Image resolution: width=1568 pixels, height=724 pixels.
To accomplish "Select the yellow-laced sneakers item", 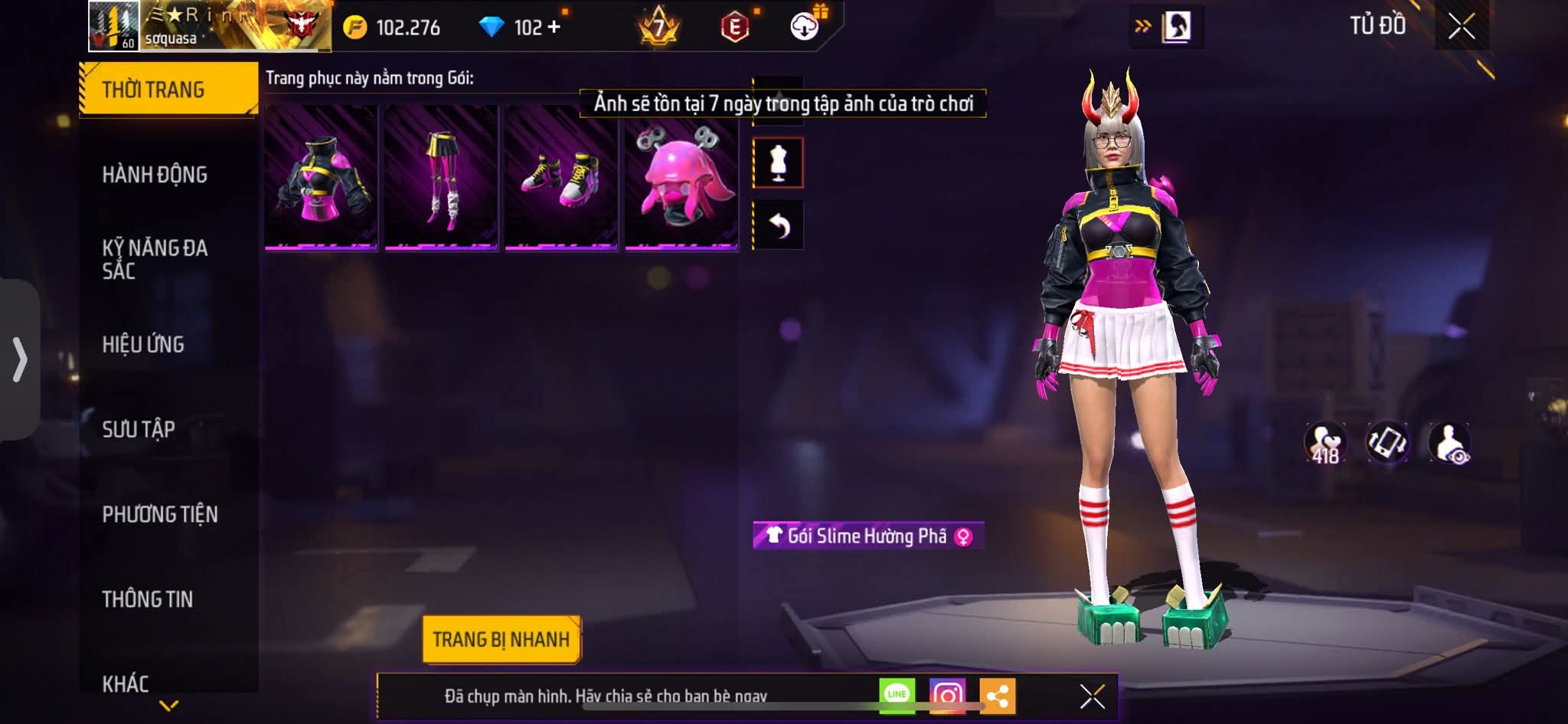I will [x=561, y=179].
